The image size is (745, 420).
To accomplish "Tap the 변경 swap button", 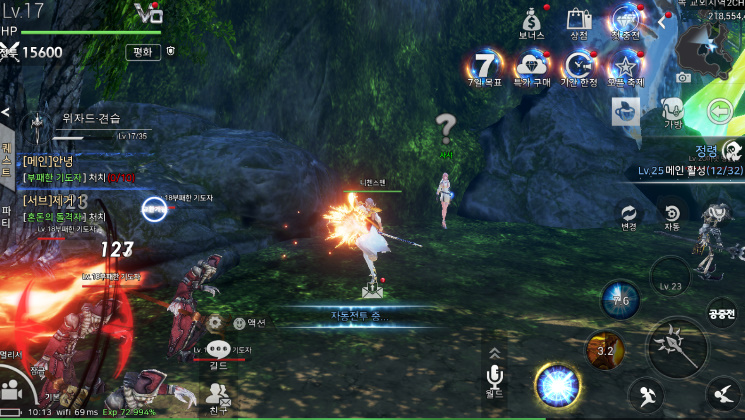I will pyautogui.click(x=629, y=216).
